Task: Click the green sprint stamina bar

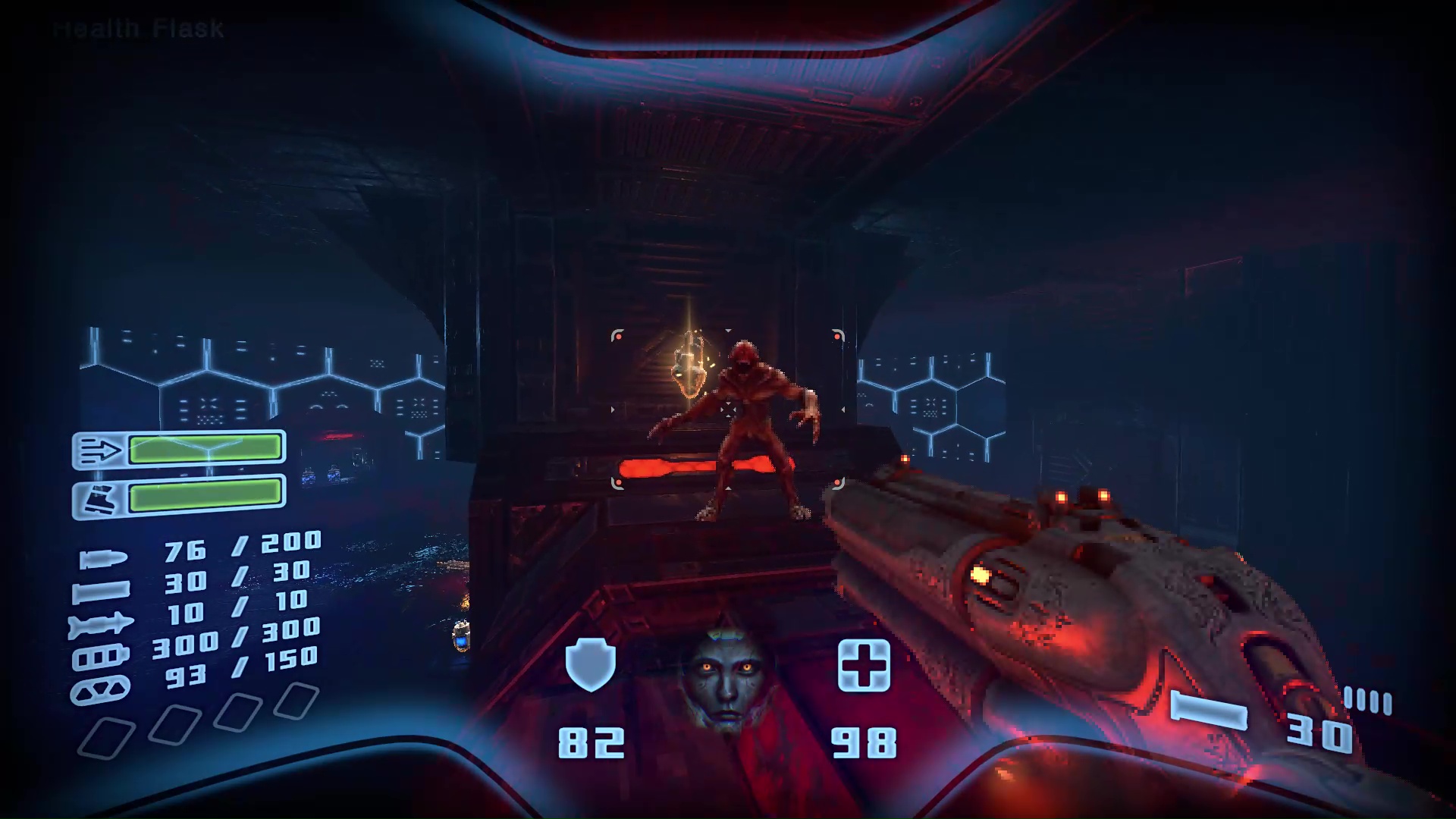Action: click(x=205, y=447)
